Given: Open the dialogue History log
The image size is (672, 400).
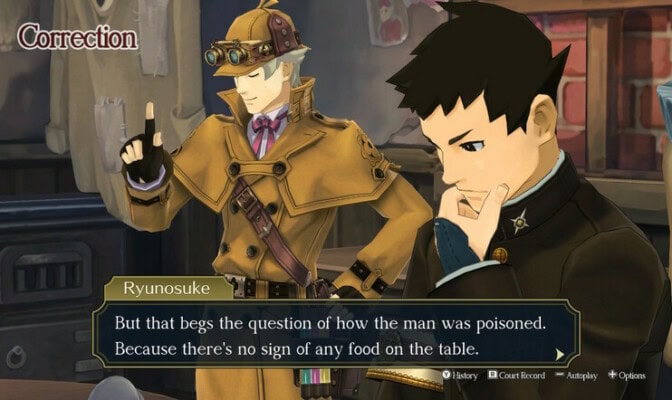Looking at the screenshot, I should click(460, 376).
